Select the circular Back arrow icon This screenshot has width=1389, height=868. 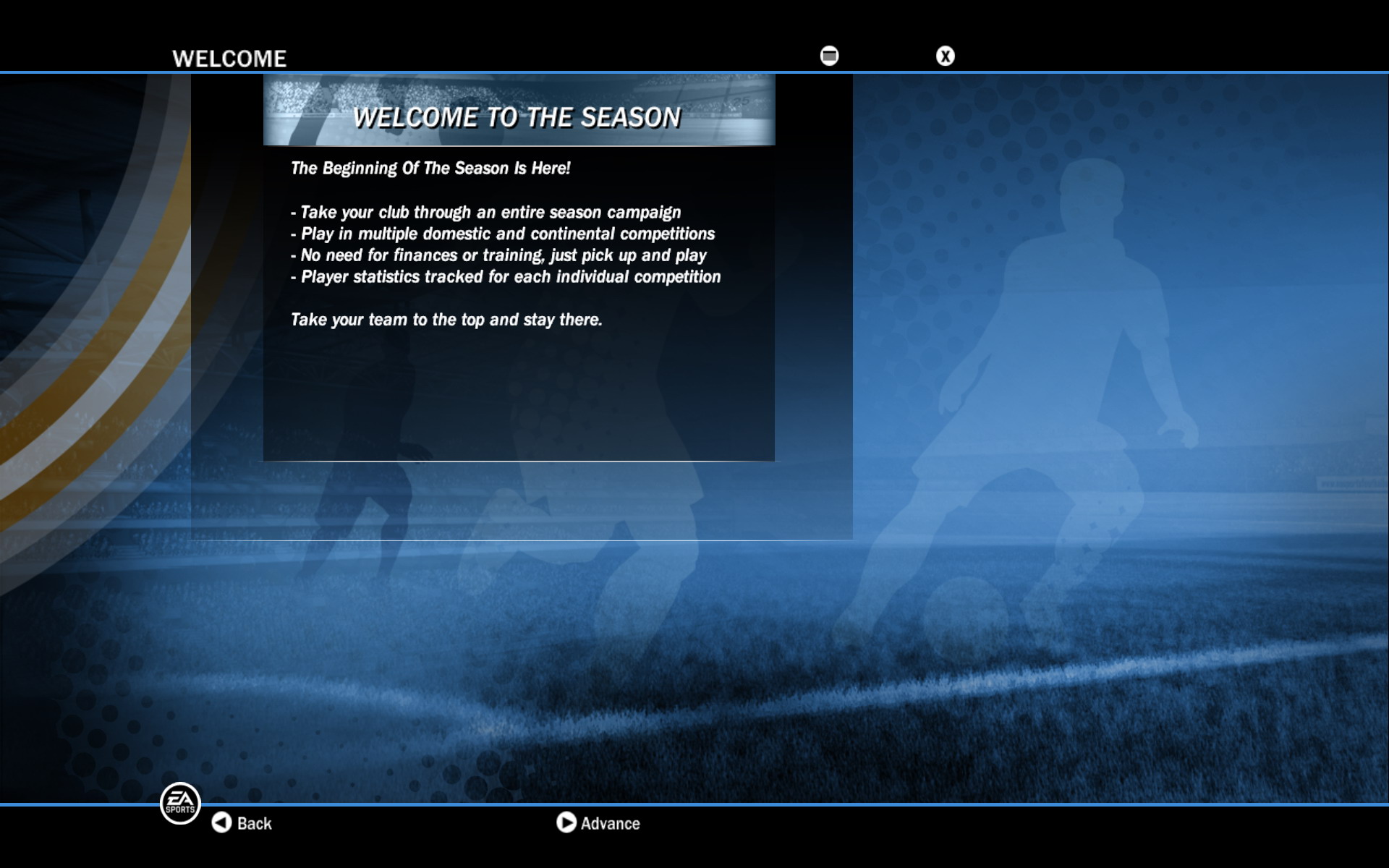click(221, 823)
